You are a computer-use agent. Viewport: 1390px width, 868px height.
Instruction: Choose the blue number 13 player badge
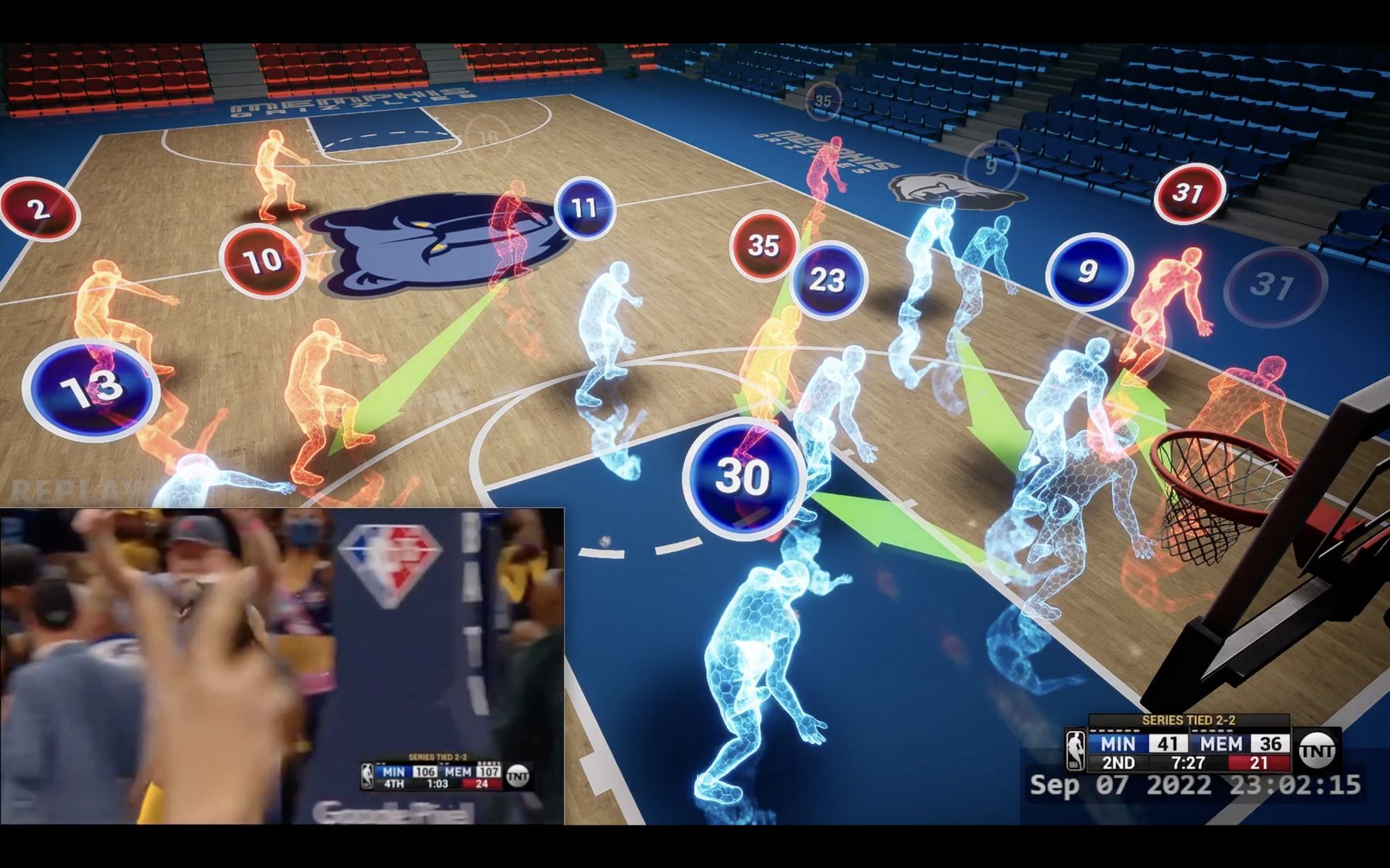[91, 389]
